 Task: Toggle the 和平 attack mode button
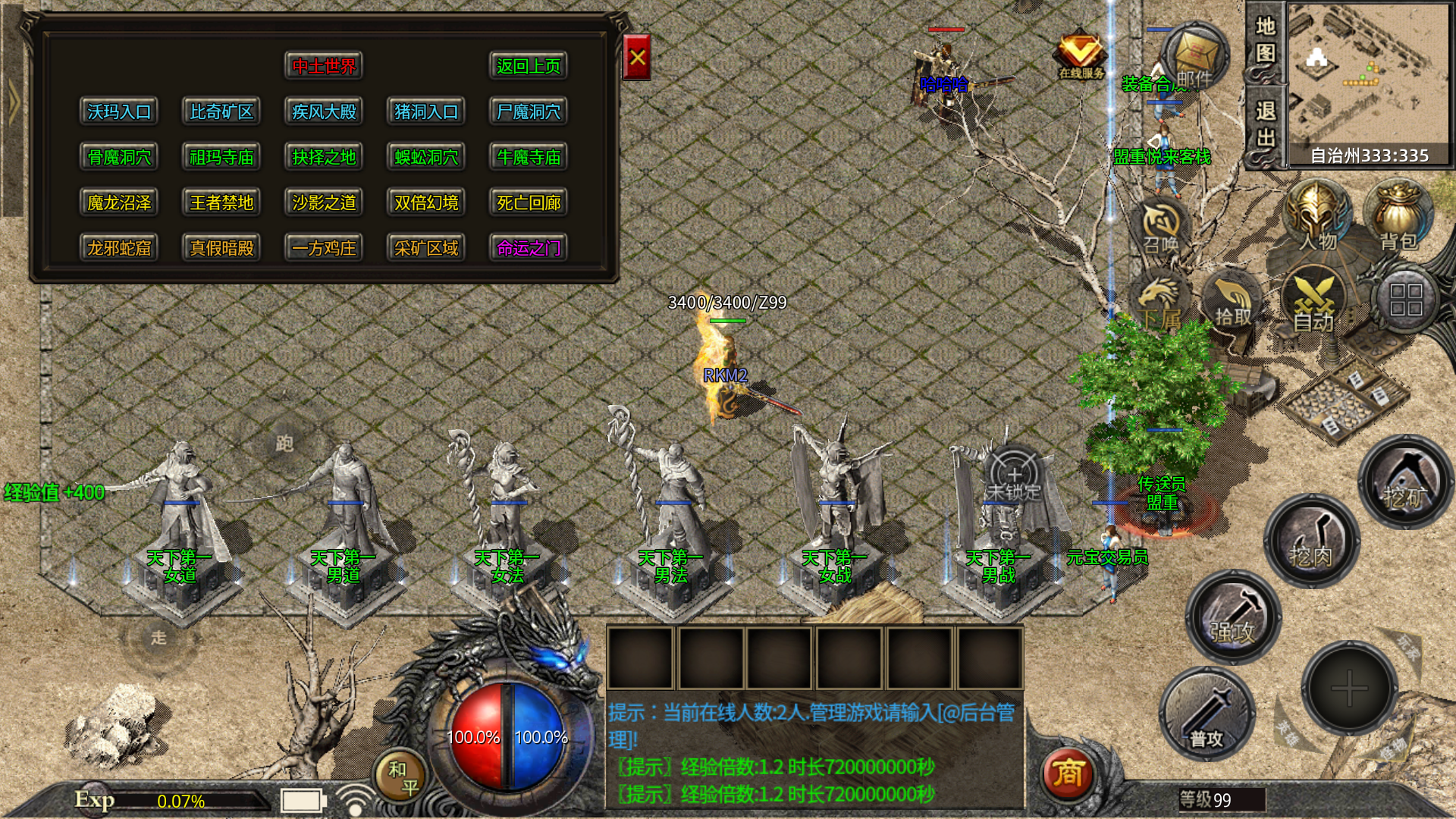[403, 777]
